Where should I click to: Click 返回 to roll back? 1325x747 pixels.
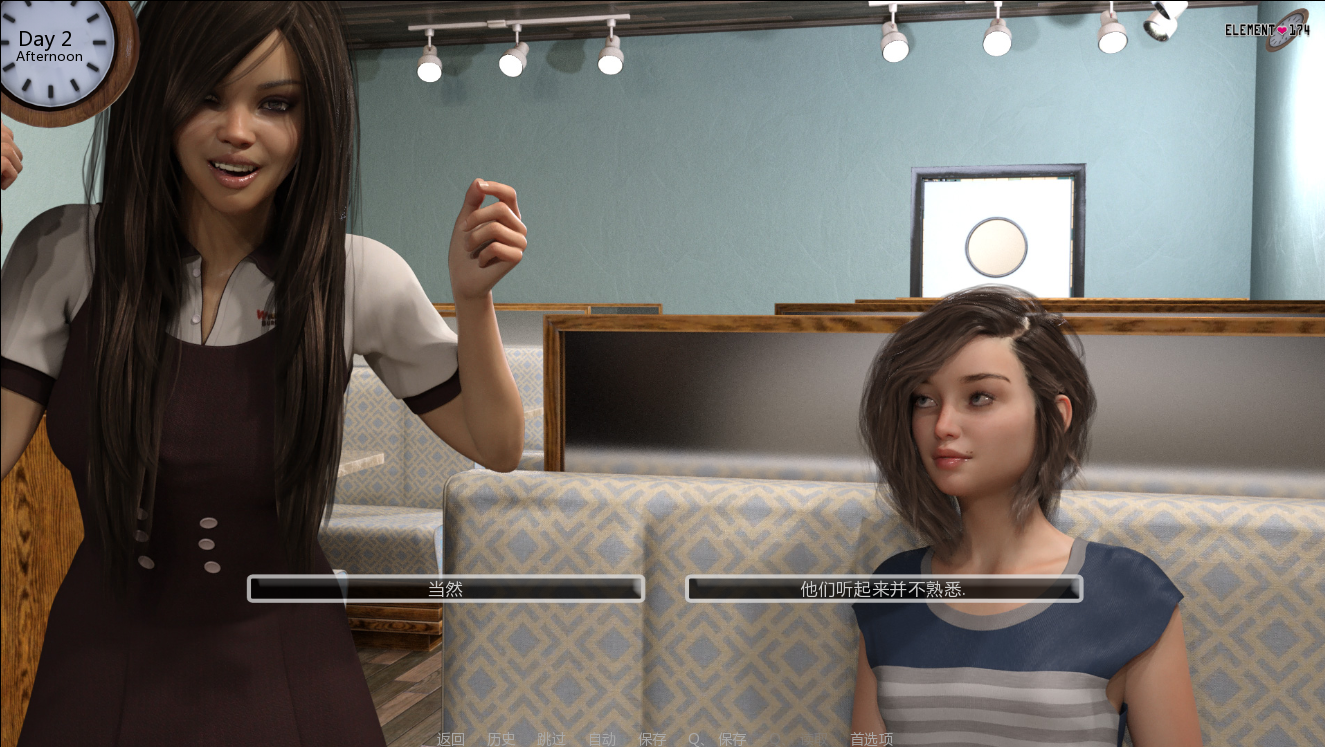pos(451,739)
